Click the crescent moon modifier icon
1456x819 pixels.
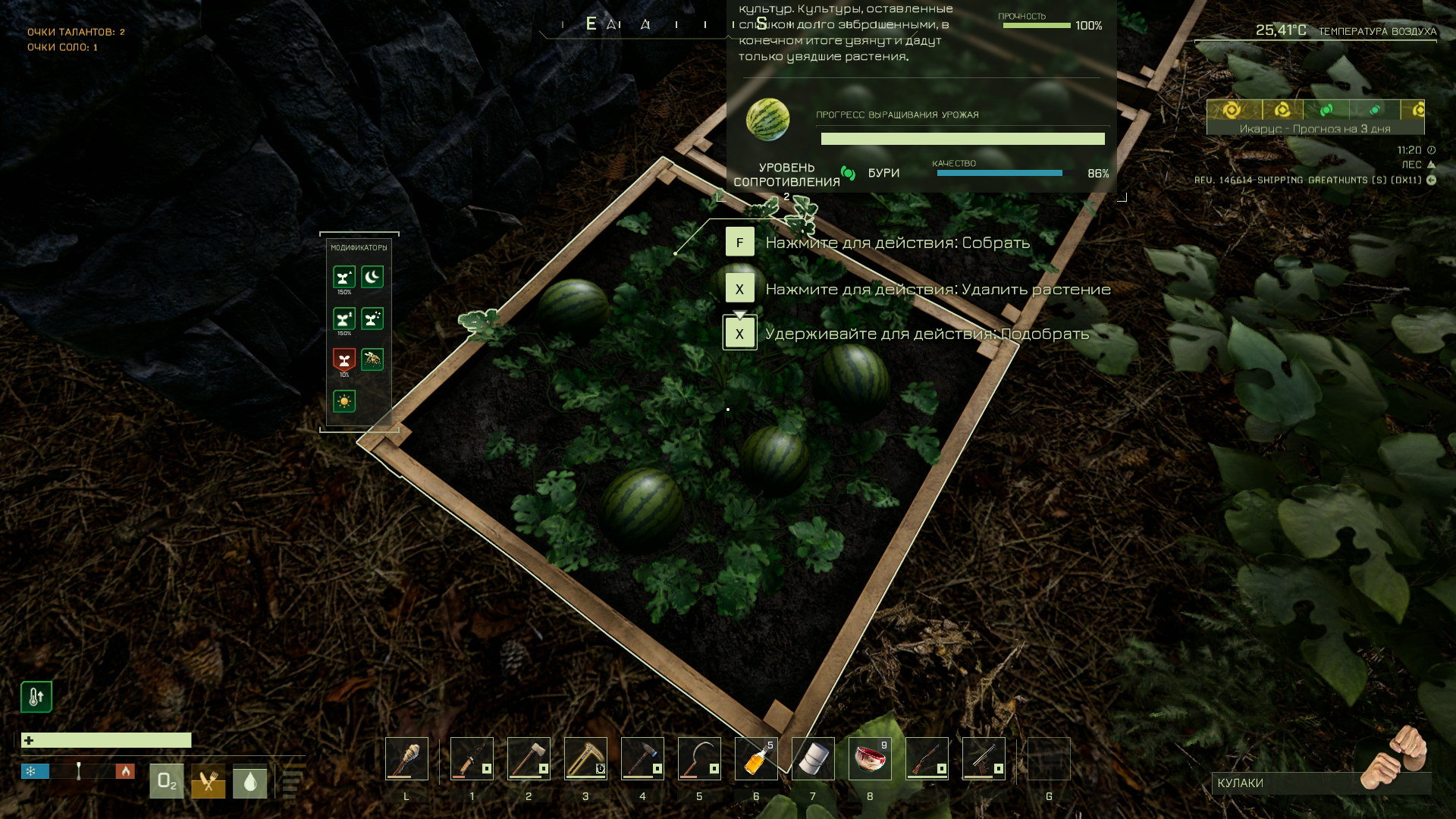372,277
